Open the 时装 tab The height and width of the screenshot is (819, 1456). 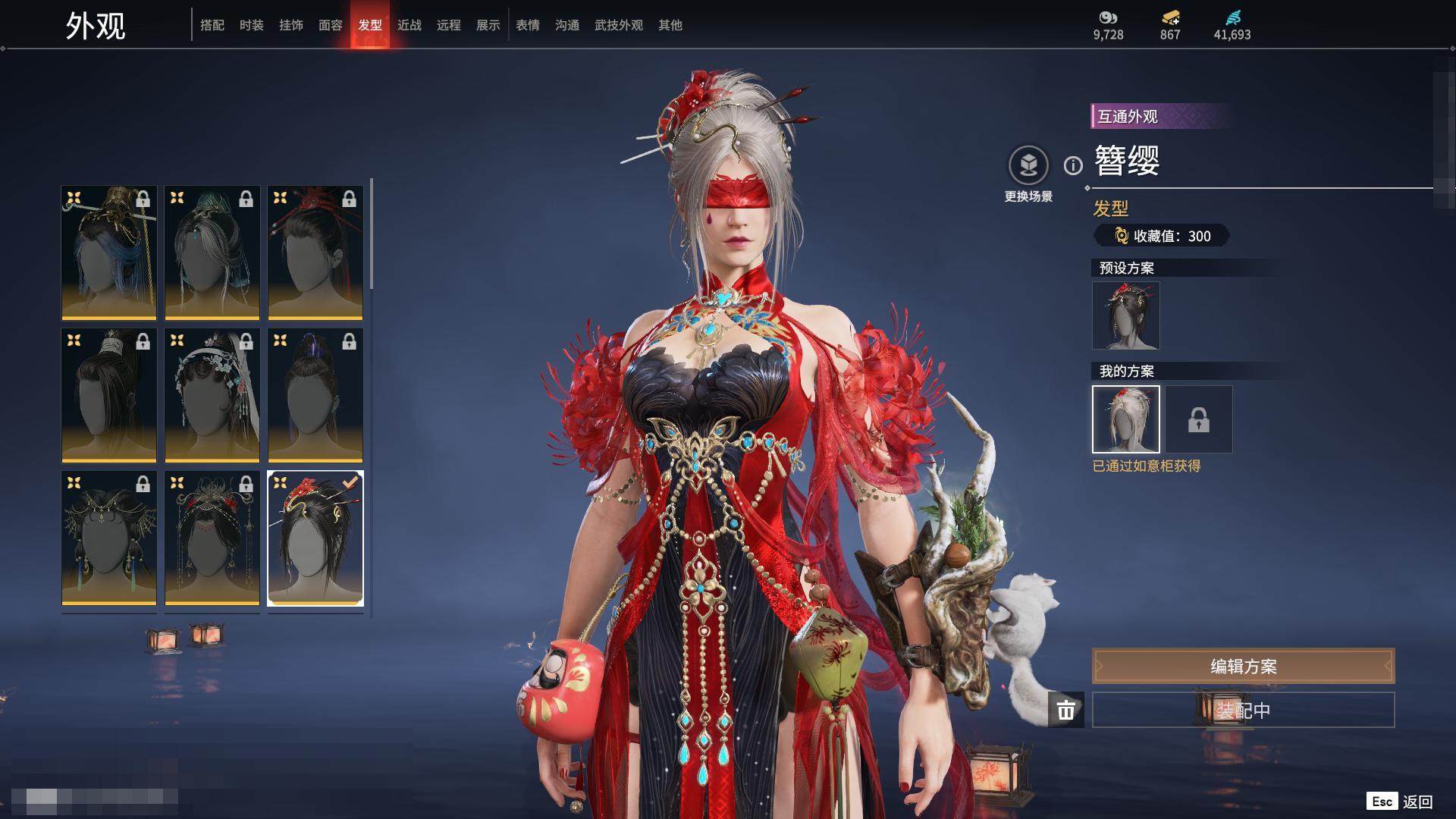click(x=252, y=25)
